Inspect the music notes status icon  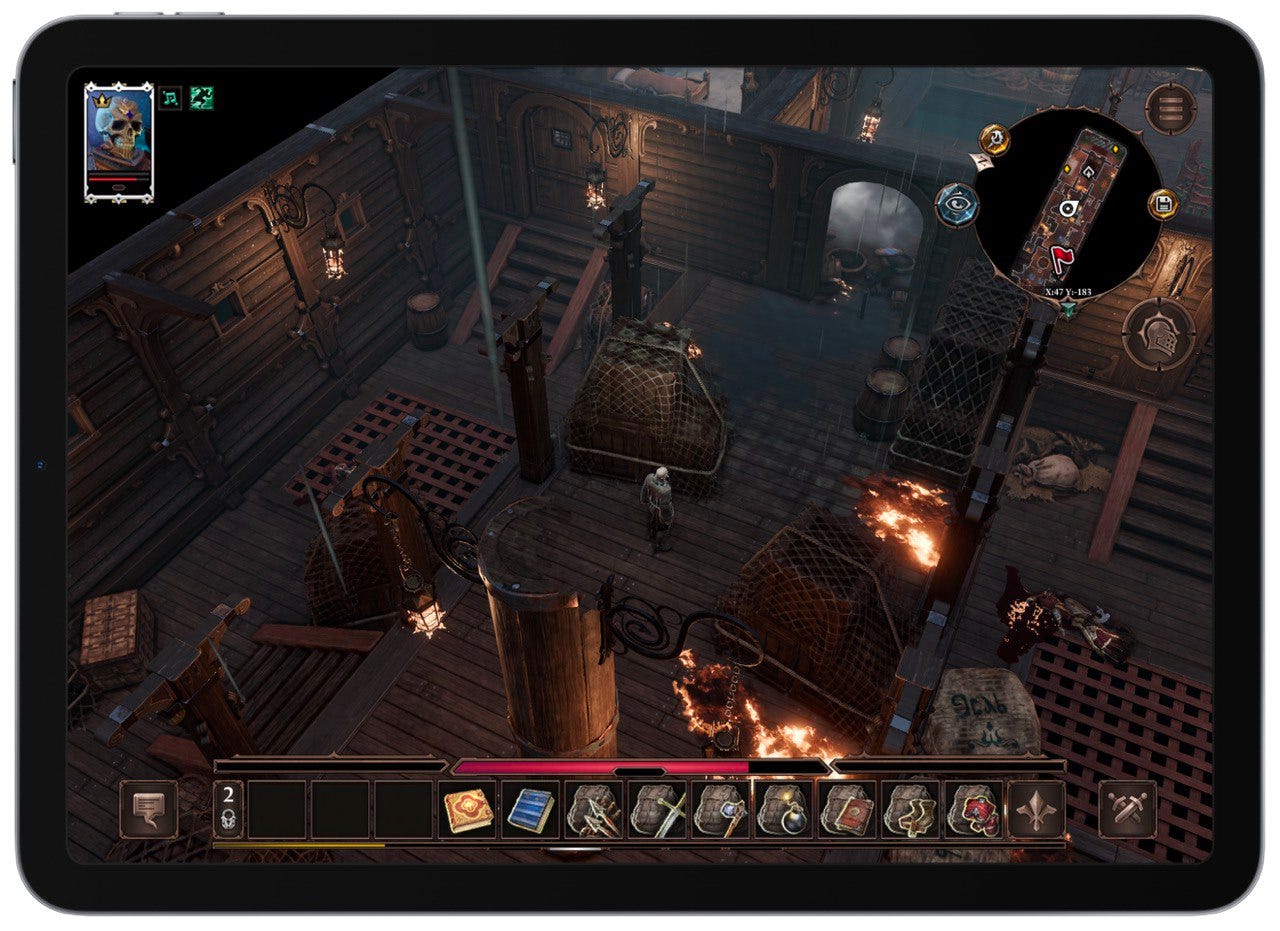(x=171, y=98)
